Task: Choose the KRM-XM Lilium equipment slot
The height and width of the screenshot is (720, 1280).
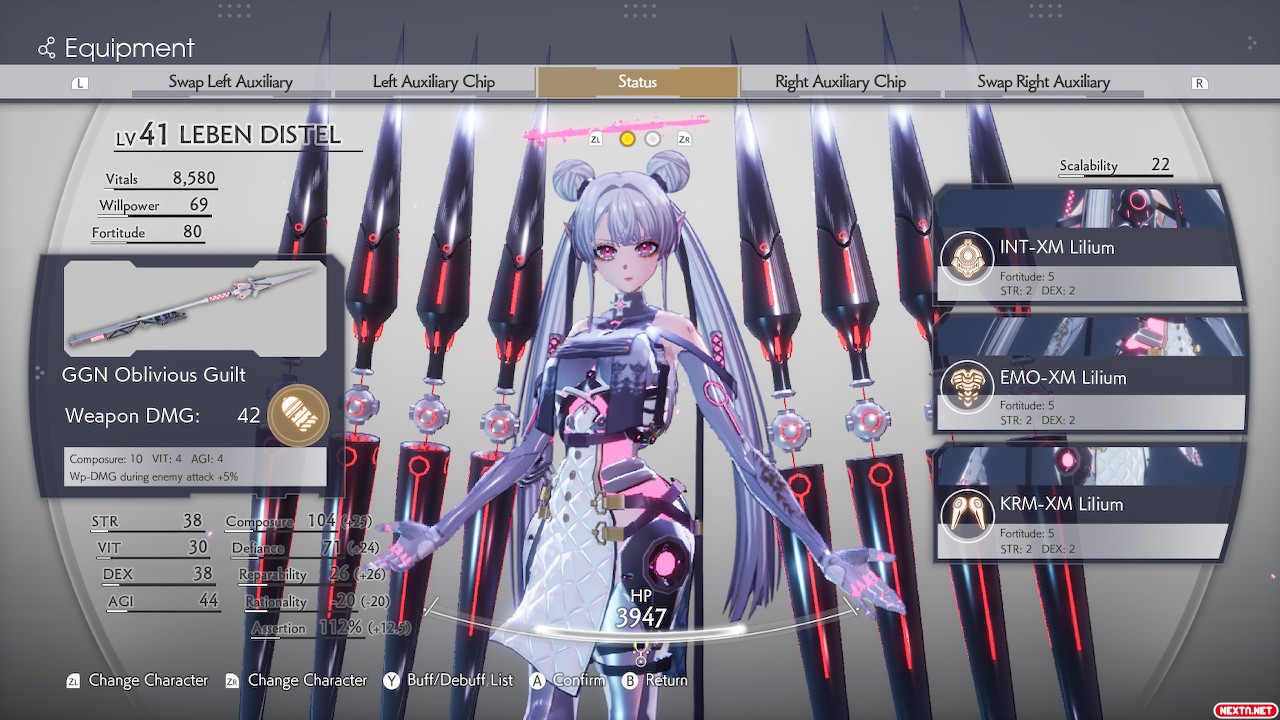Action: (1090, 514)
